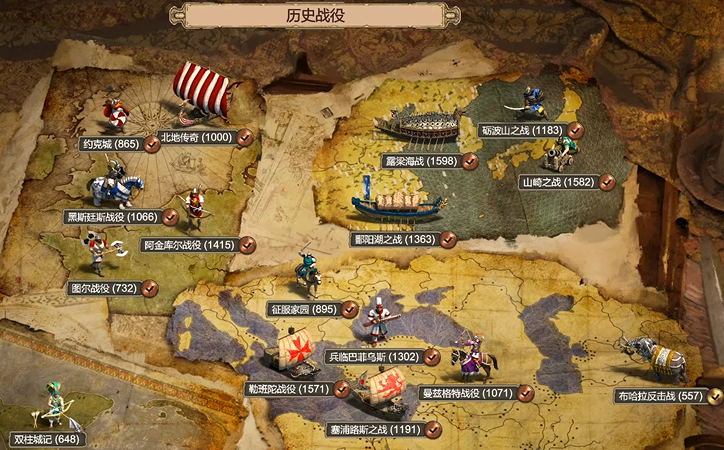Select the 约克城 (865) battle

click(x=111, y=144)
